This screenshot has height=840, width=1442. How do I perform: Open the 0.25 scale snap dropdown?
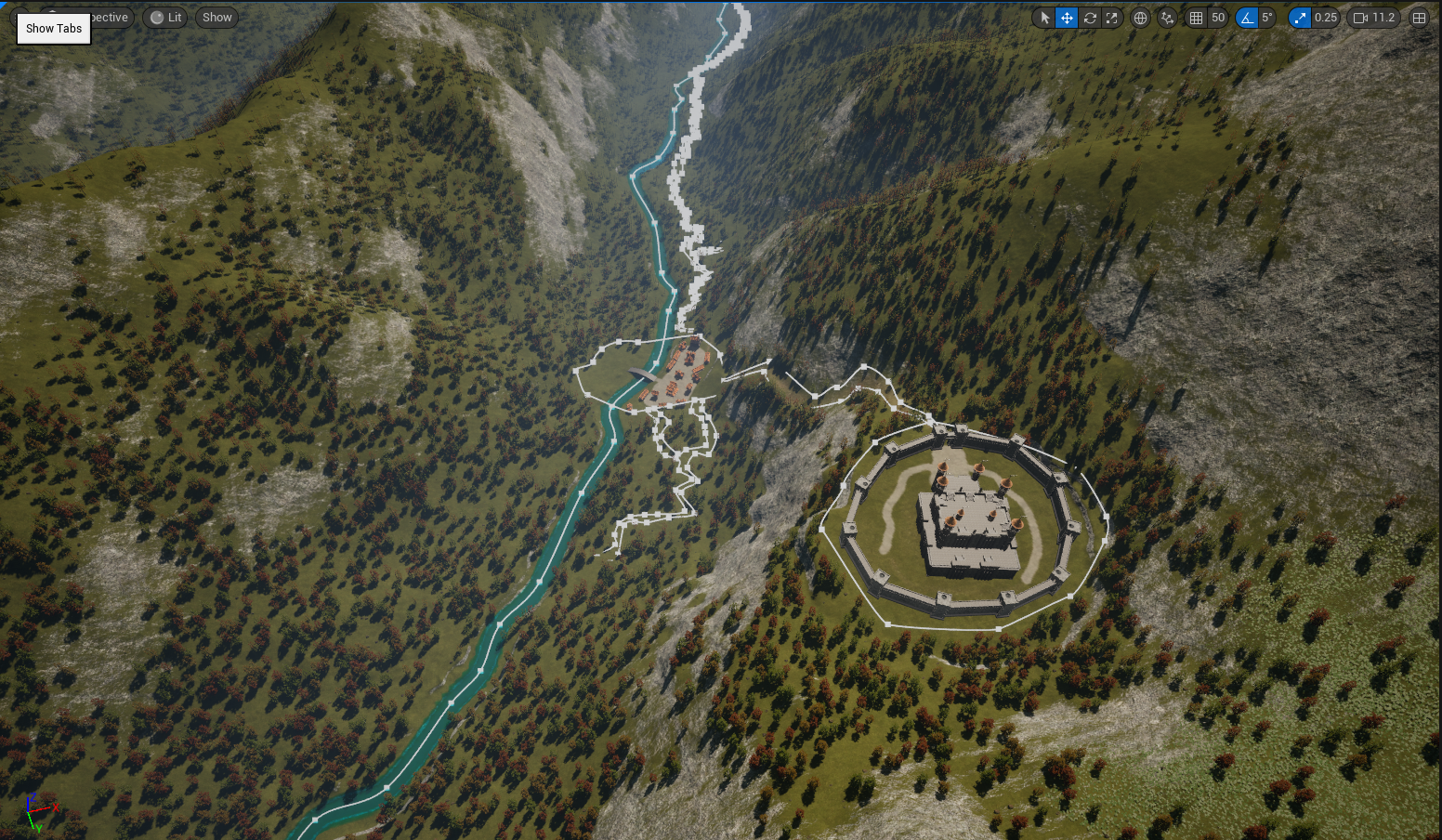pos(1326,18)
